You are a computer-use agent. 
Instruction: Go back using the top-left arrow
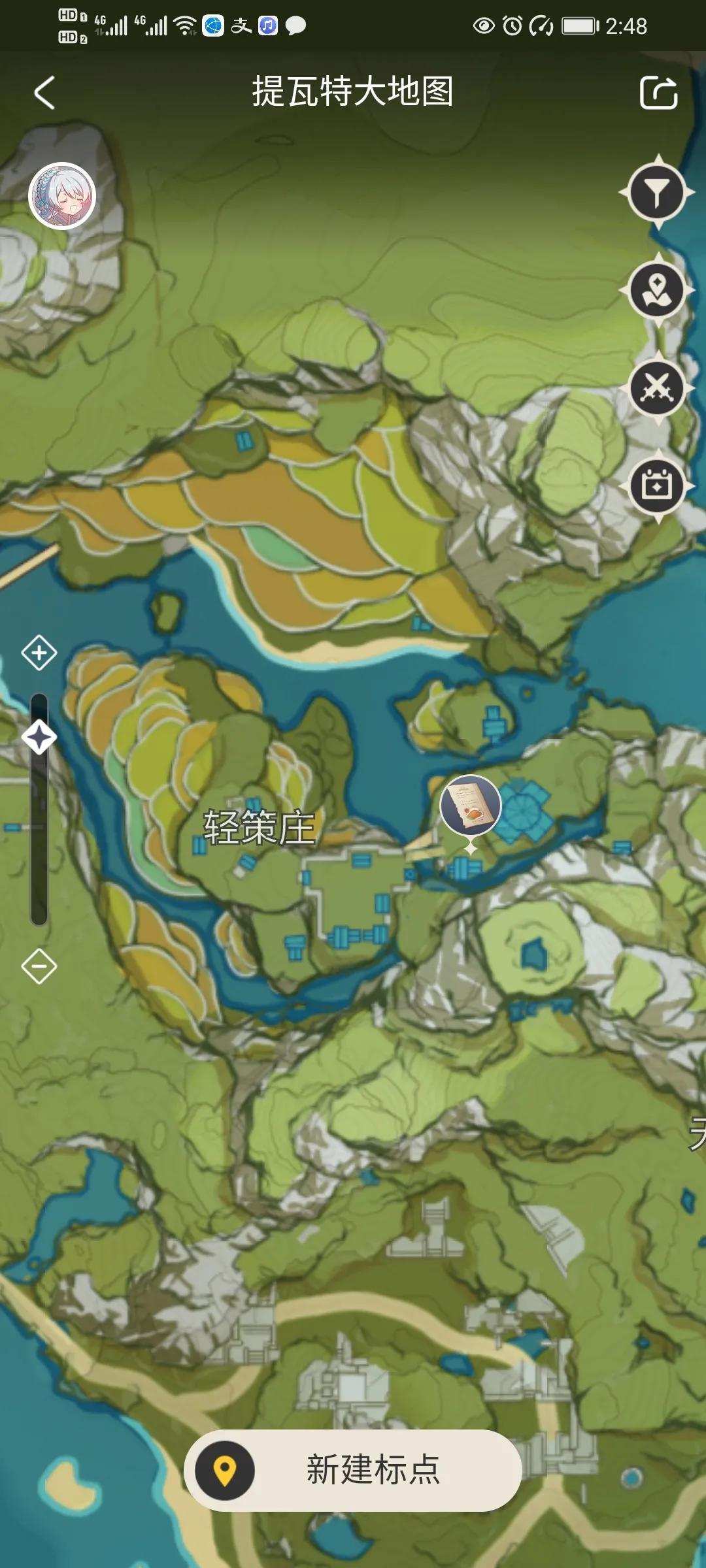pos(44,92)
